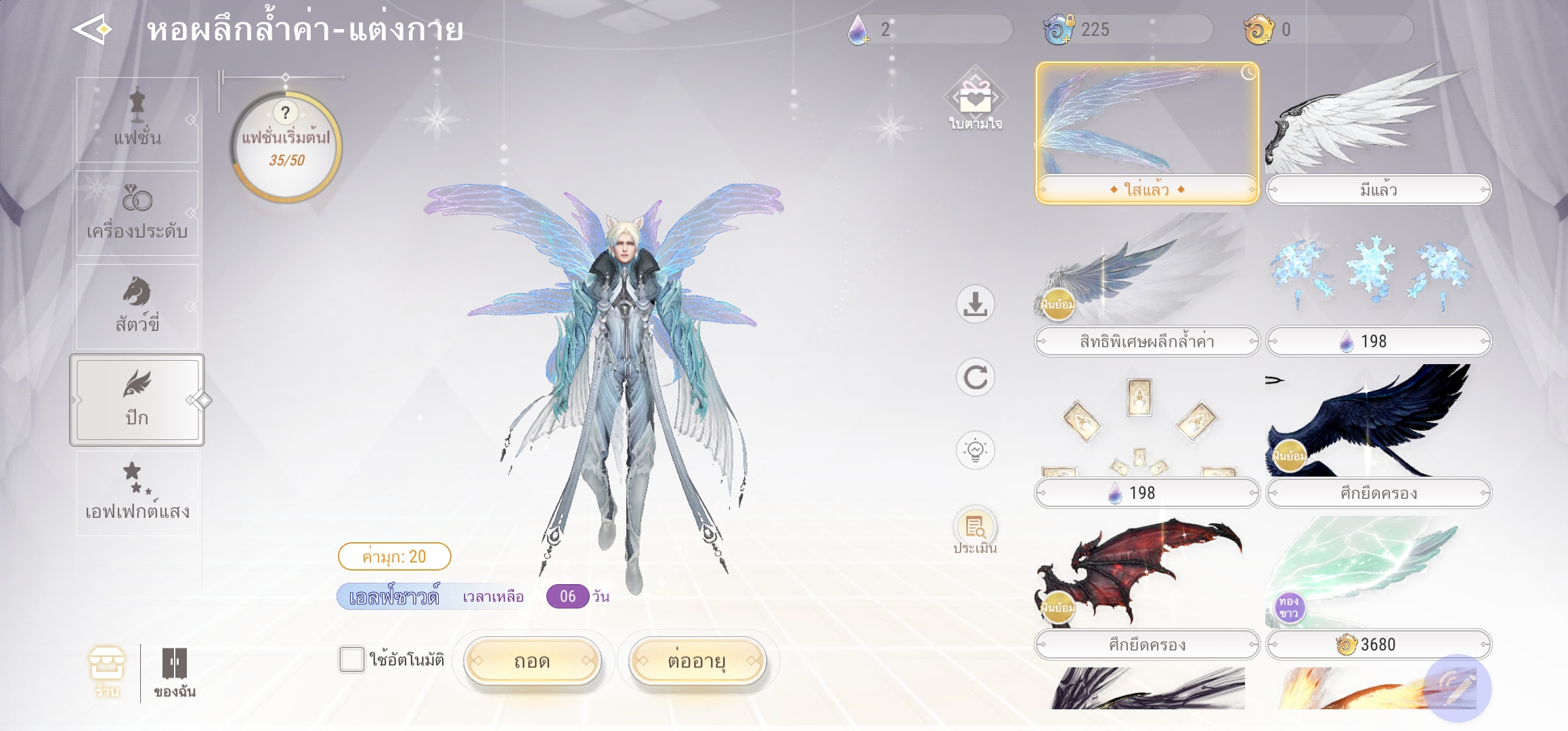The height and width of the screenshot is (731, 1568).
Task: Click the ถอด unequip button
Action: click(532, 661)
